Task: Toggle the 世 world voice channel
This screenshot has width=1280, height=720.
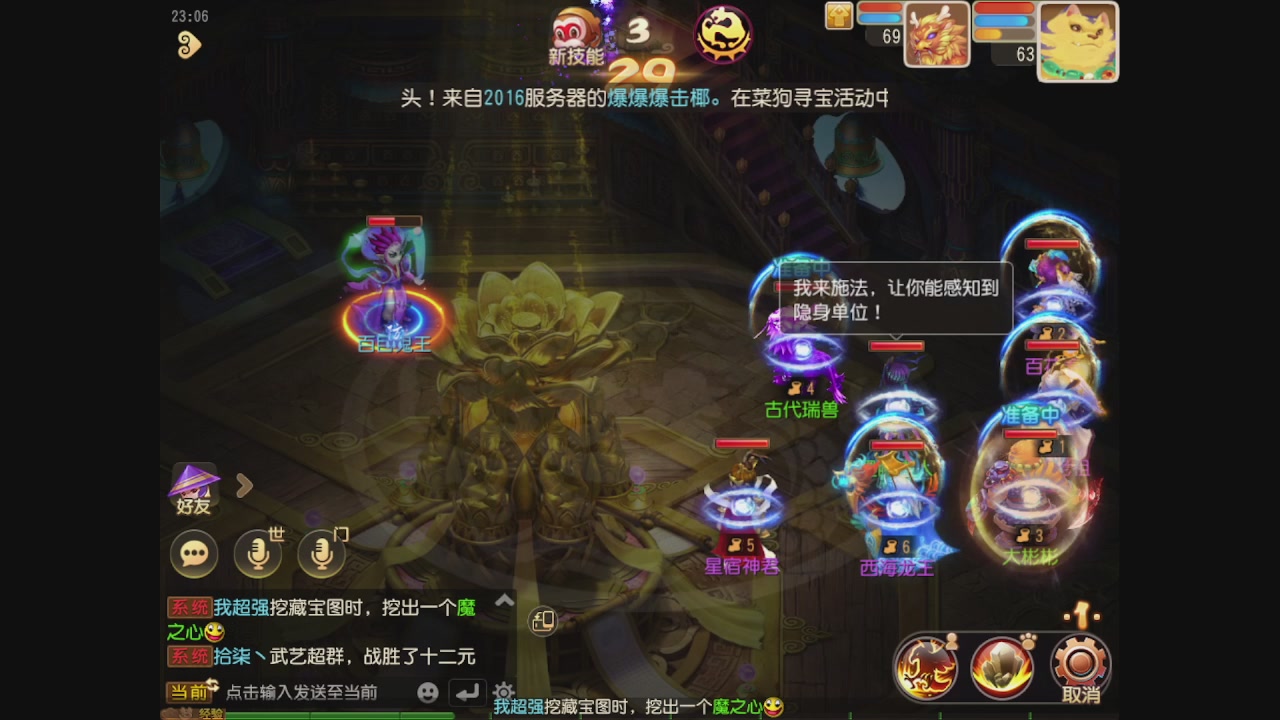Action: pos(257,551)
